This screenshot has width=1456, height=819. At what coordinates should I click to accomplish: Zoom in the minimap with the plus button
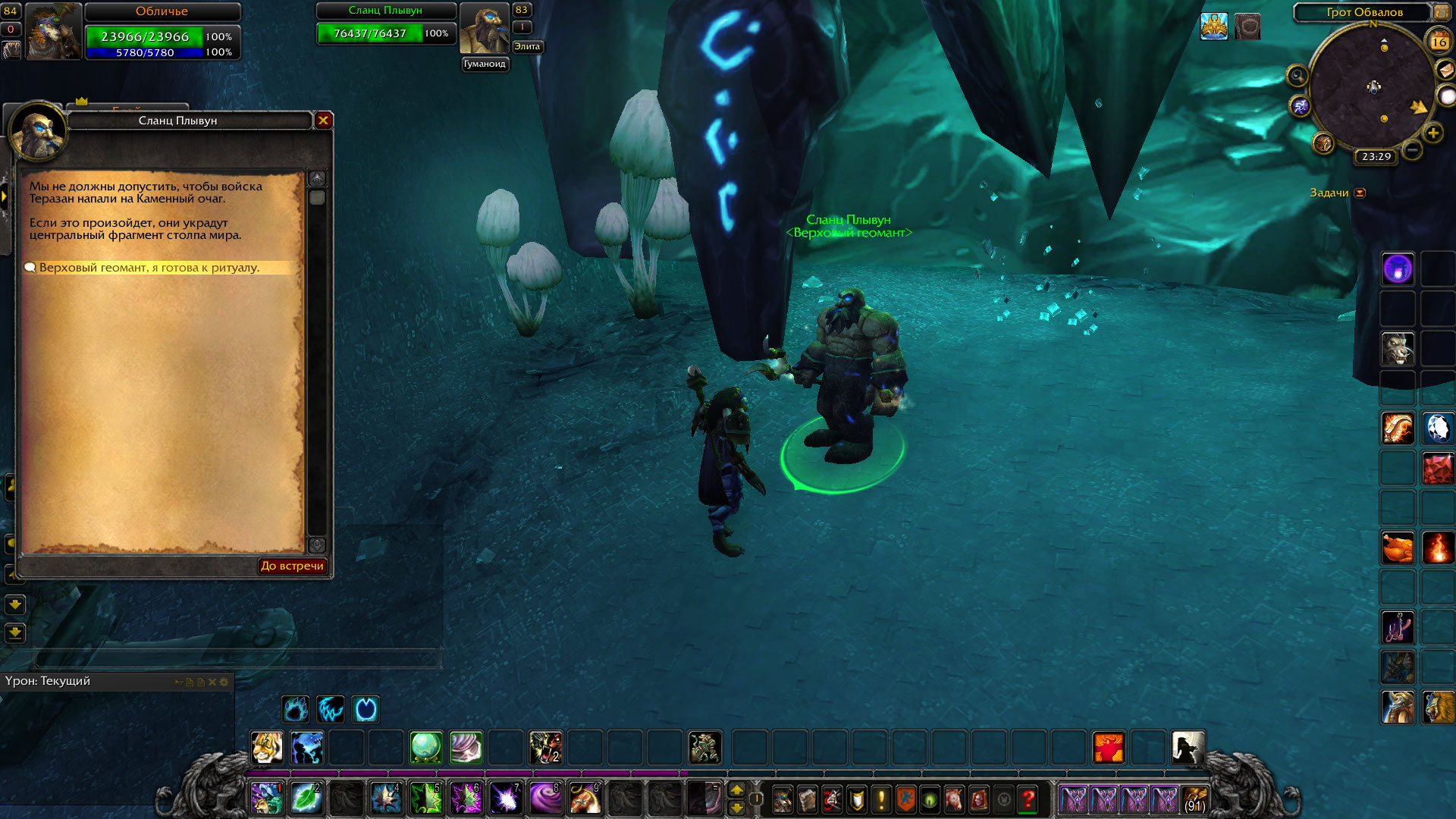point(1433,133)
